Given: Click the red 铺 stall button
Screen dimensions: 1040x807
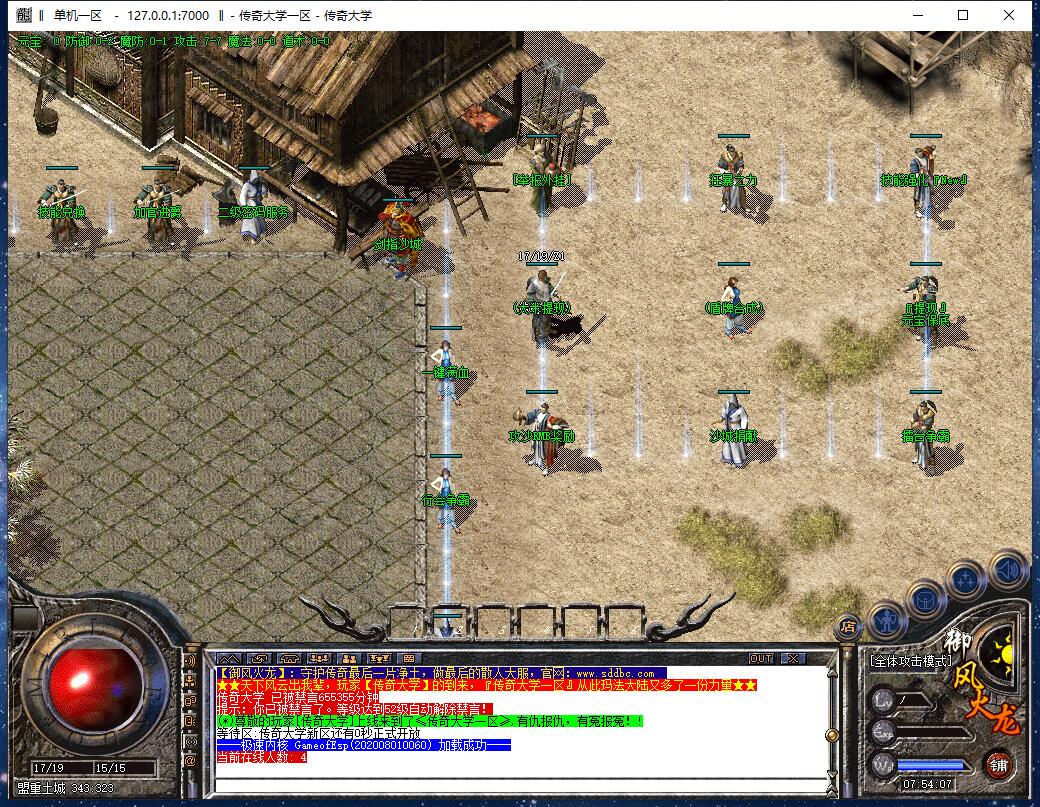Looking at the screenshot, I should tap(999, 766).
